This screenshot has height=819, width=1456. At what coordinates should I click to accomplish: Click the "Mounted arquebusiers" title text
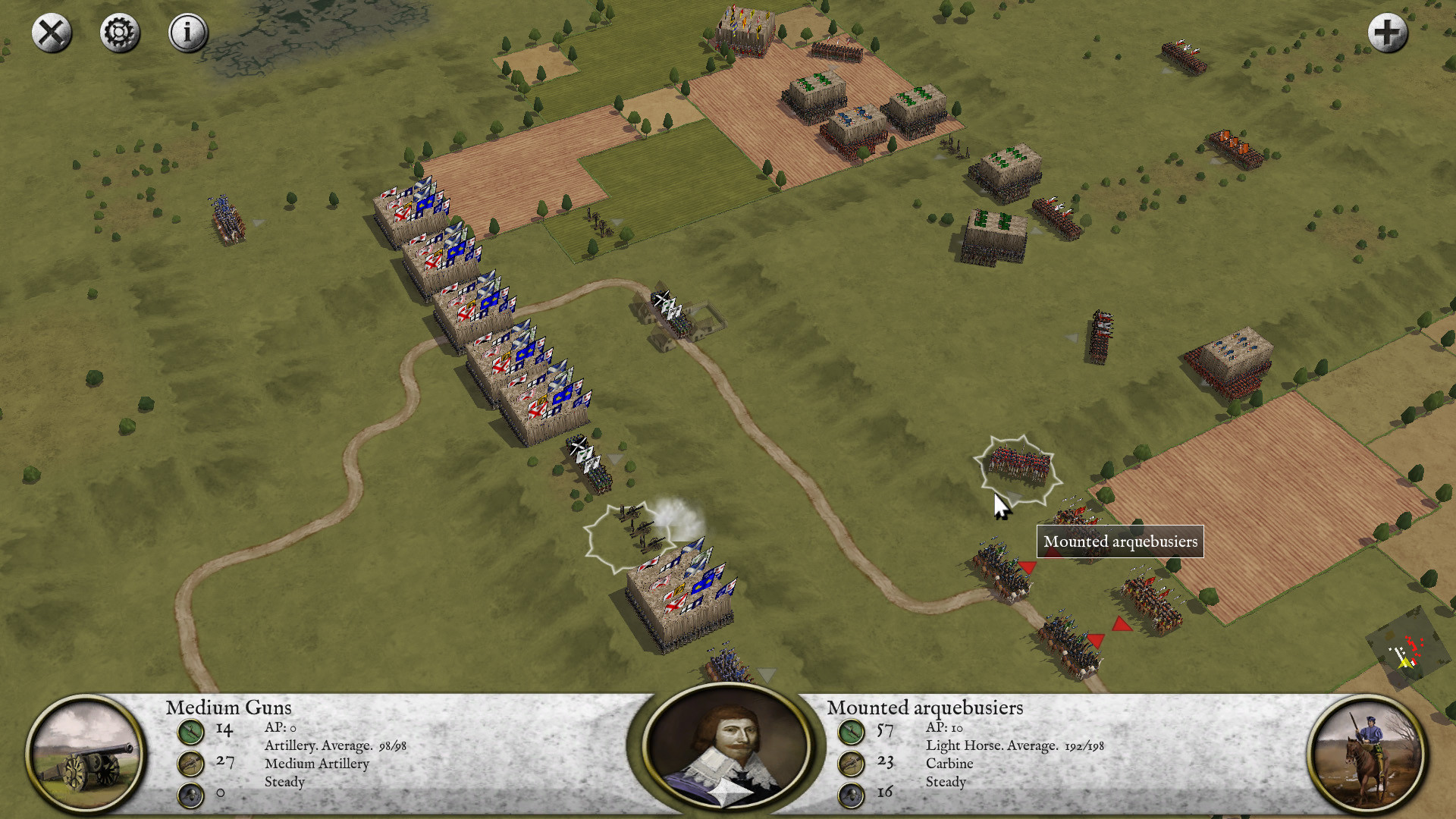pos(924,708)
